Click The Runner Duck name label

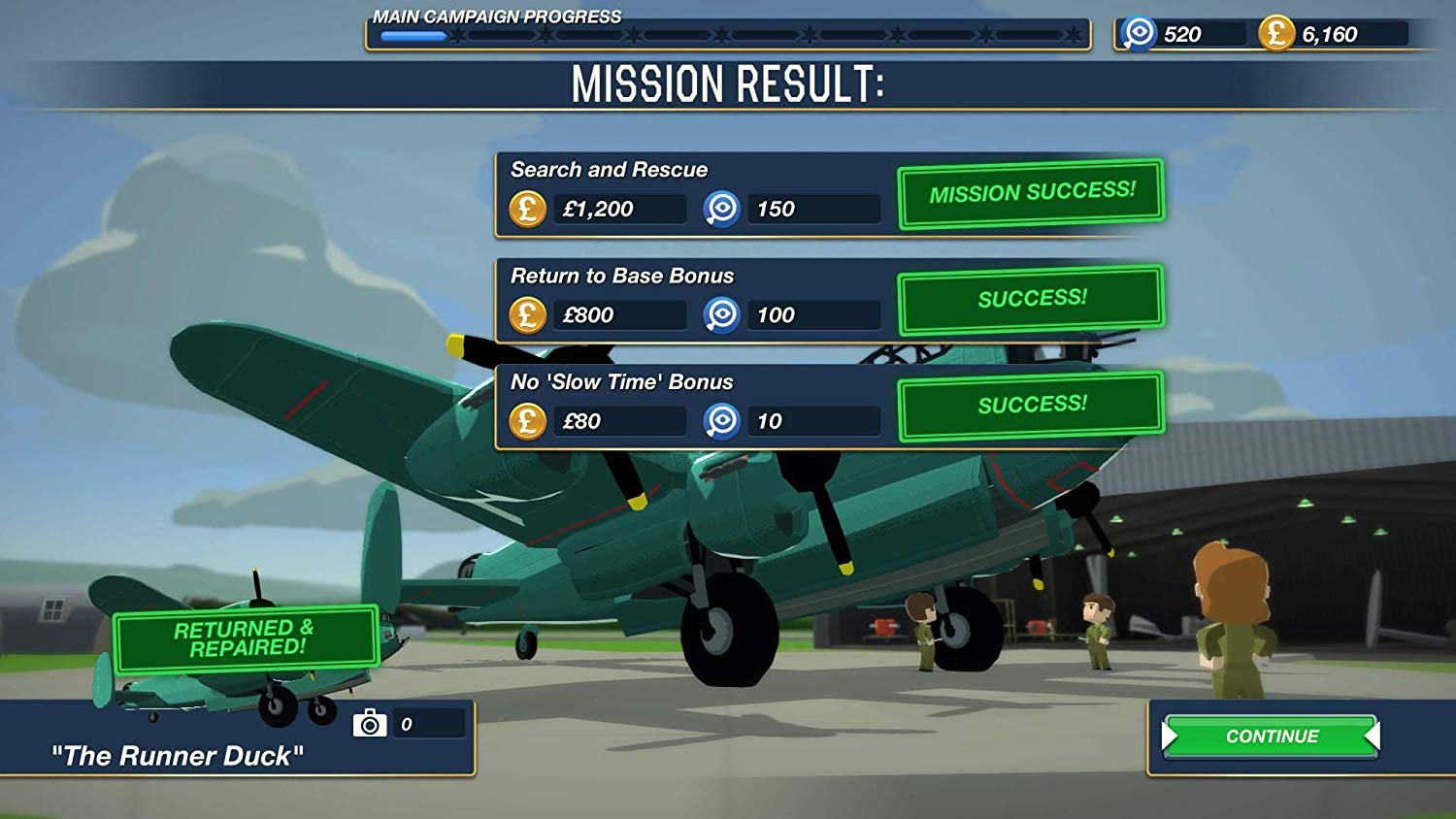[178, 756]
